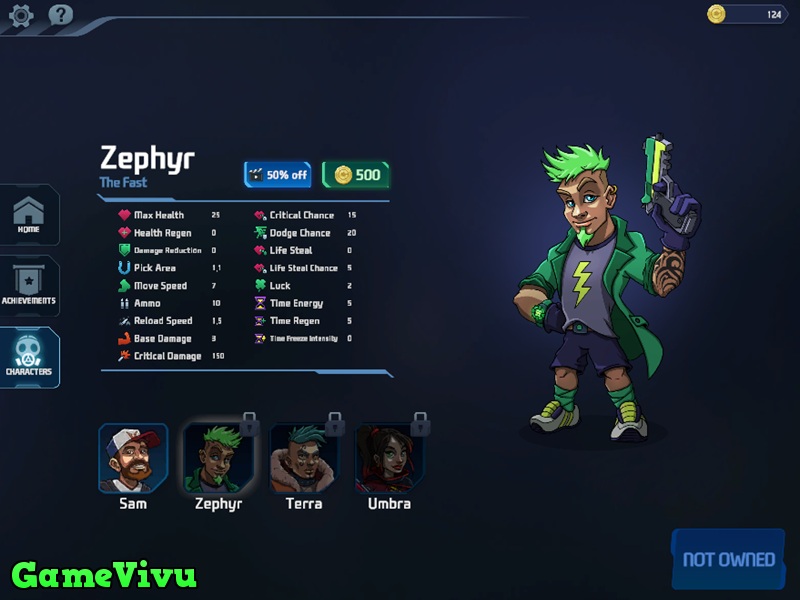Select the Zephyr character portrait
Screen dimensions: 800x600
click(218, 458)
